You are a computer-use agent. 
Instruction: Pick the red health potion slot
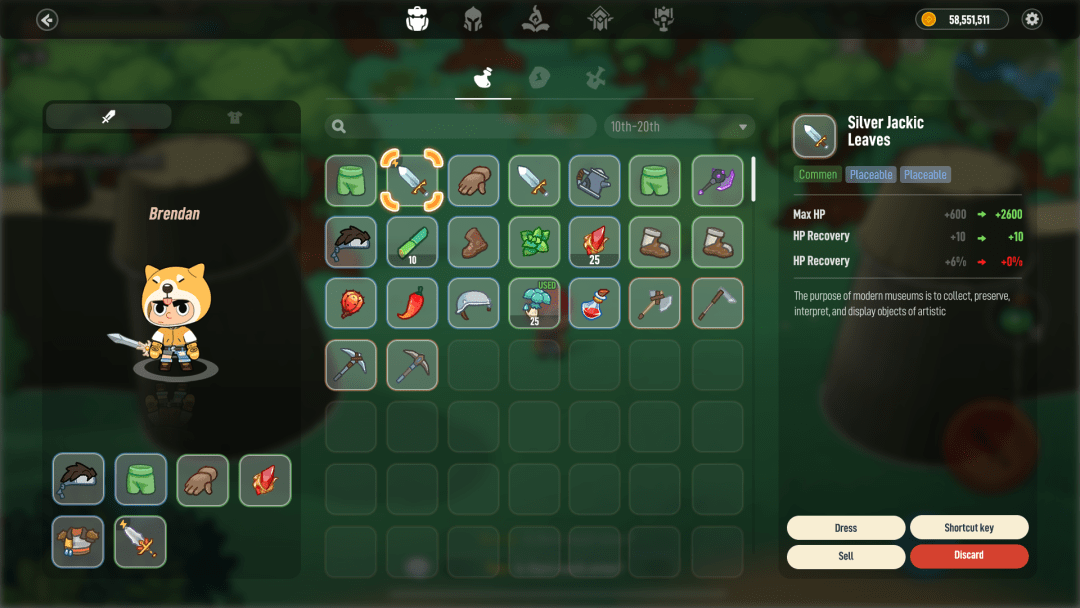595,303
